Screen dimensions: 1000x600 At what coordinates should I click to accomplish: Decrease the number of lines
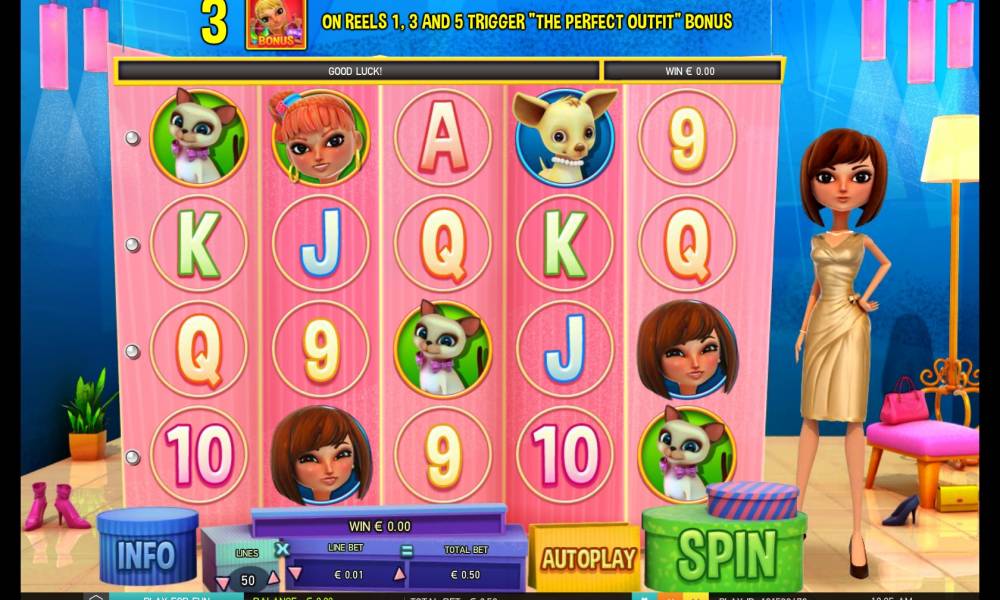(x=222, y=582)
